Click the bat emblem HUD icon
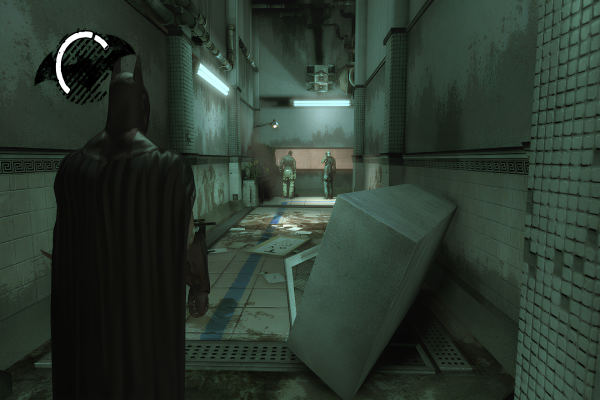This screenshot has height=400, width=600. 84,62
